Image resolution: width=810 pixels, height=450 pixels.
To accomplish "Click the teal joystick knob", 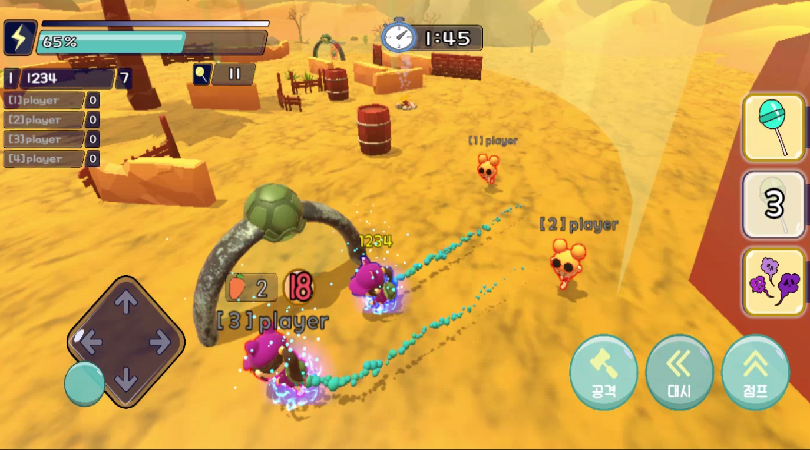I will (84, 383).
